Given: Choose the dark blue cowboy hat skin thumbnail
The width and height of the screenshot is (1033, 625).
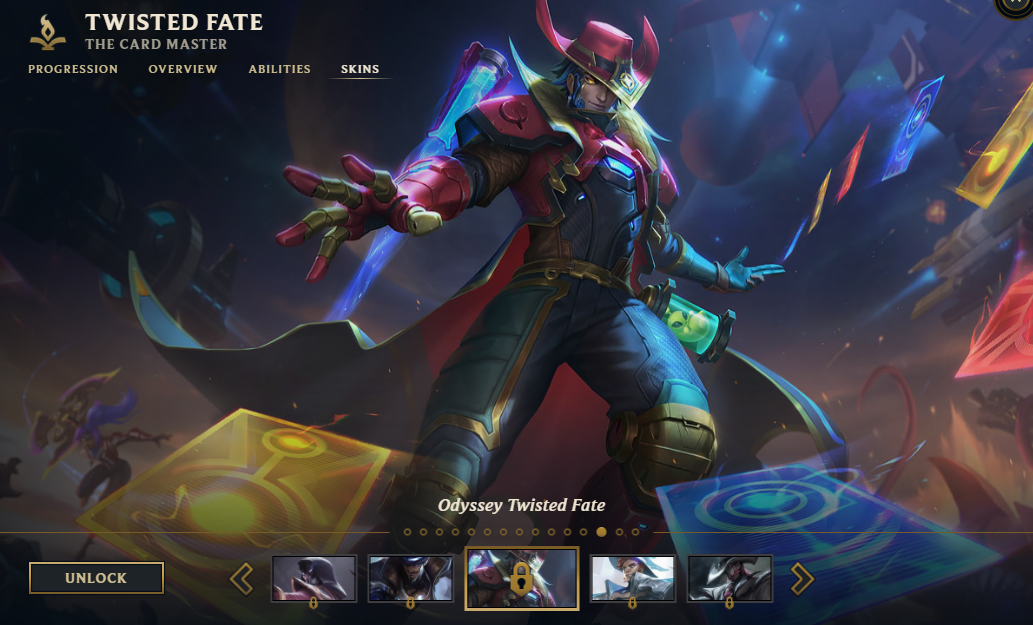Looking at the screenshot, I should point(410,578).
